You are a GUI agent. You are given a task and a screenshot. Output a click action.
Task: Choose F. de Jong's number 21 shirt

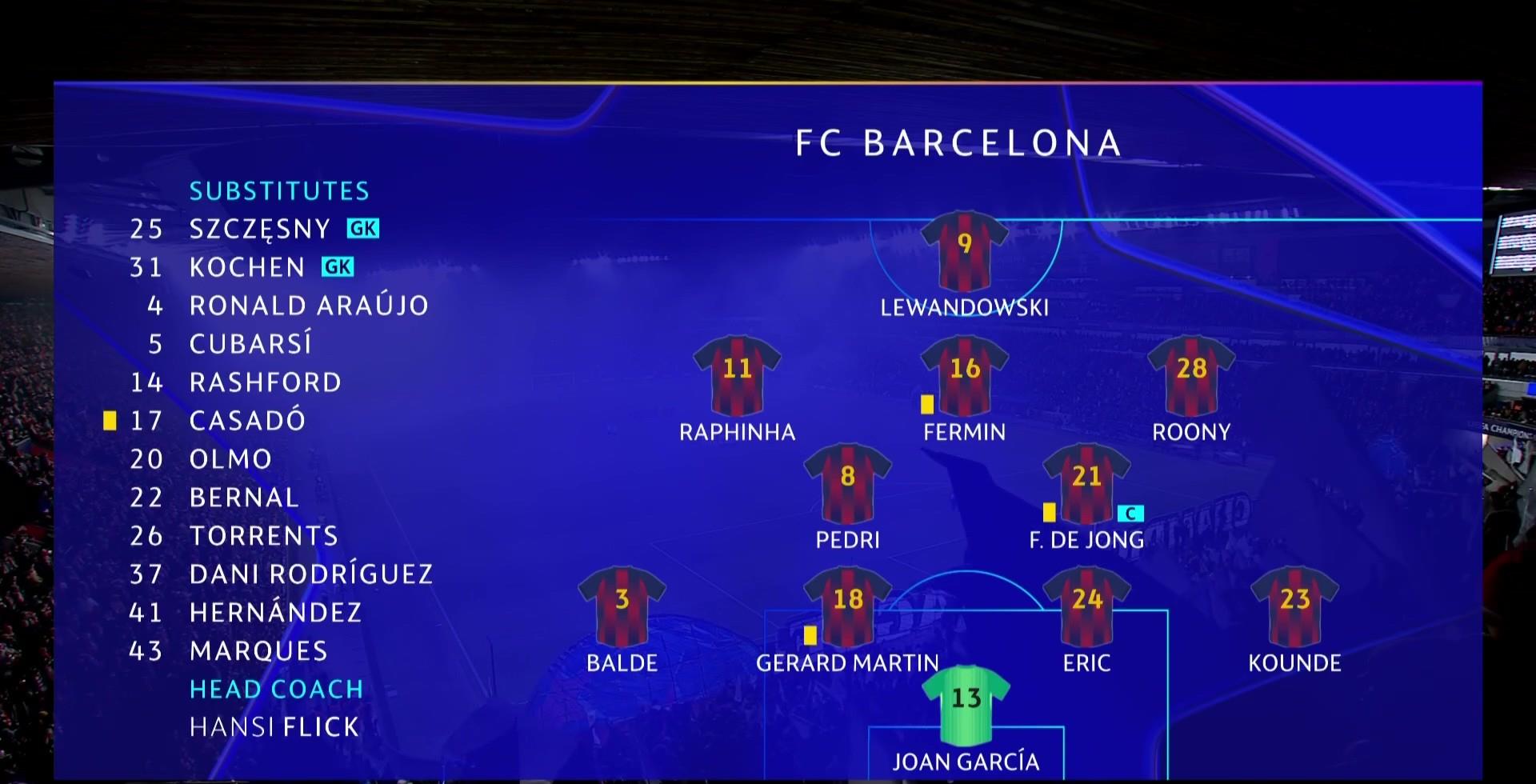[x=1086, y=482]
